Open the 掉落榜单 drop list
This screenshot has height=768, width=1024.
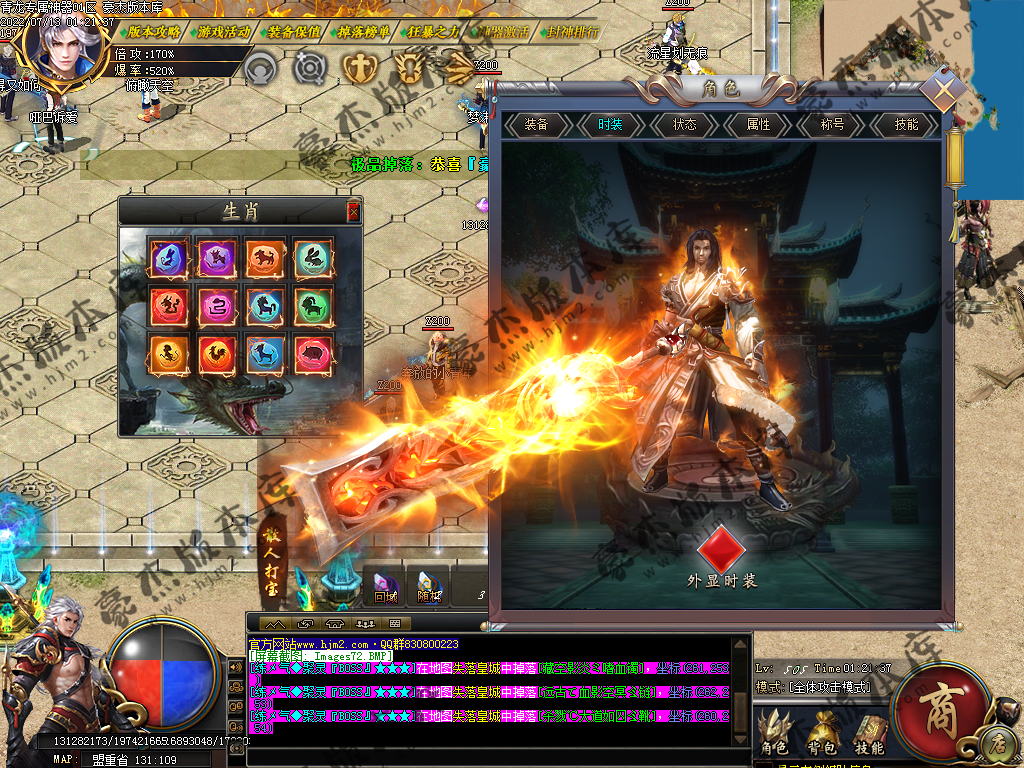[364, 31]
